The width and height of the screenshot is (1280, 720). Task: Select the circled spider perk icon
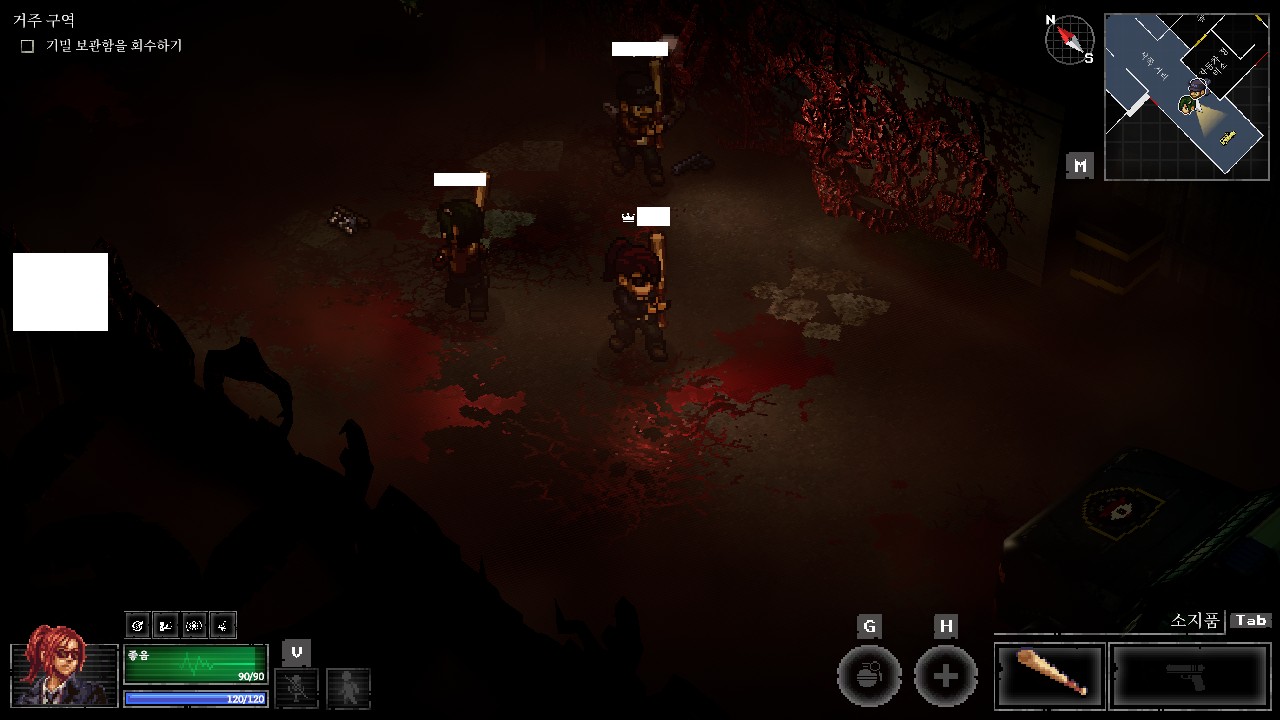pyautogui.click(x=195, y=626)
